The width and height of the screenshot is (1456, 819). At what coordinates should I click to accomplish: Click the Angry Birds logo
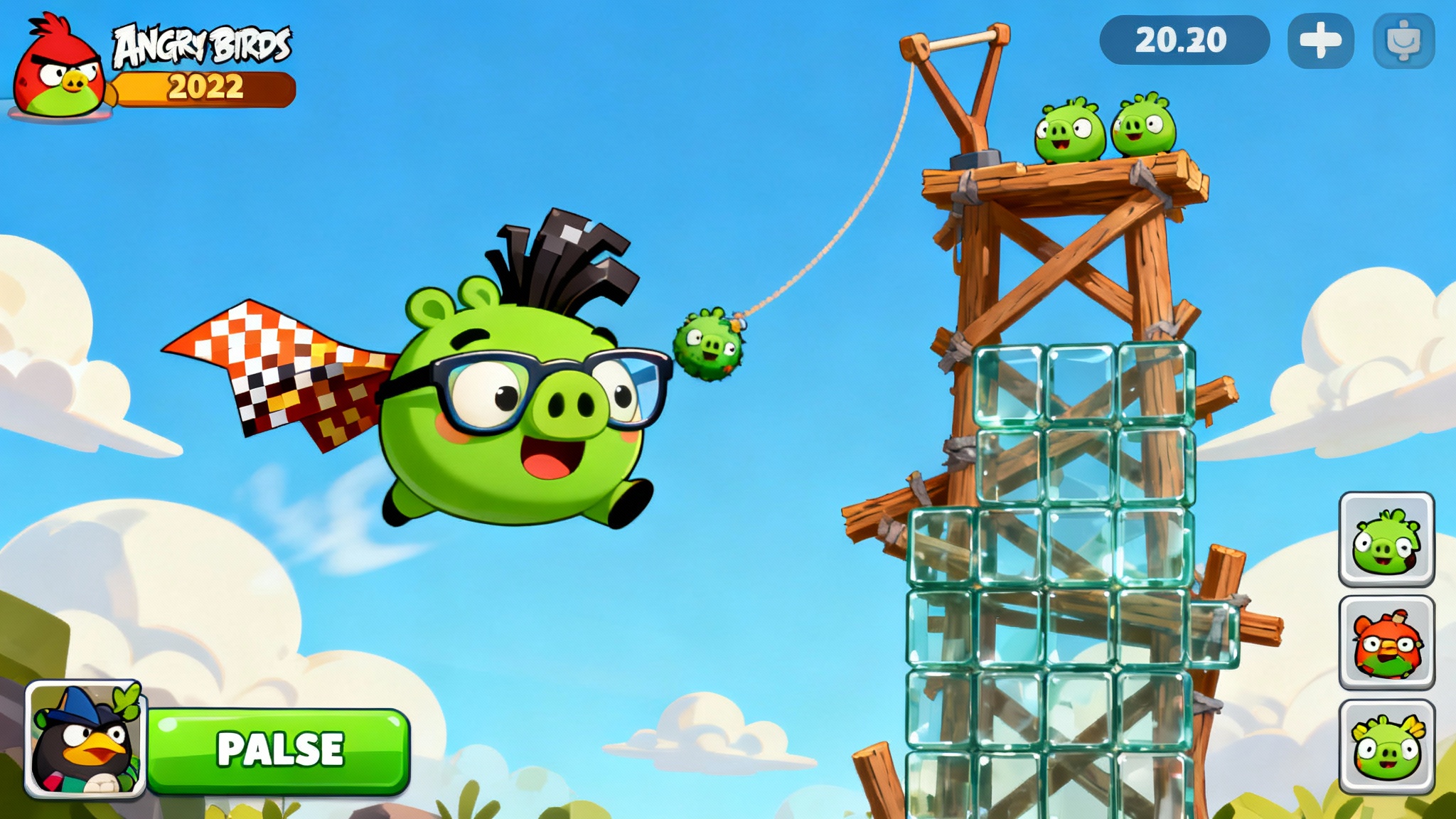point(201,44)
